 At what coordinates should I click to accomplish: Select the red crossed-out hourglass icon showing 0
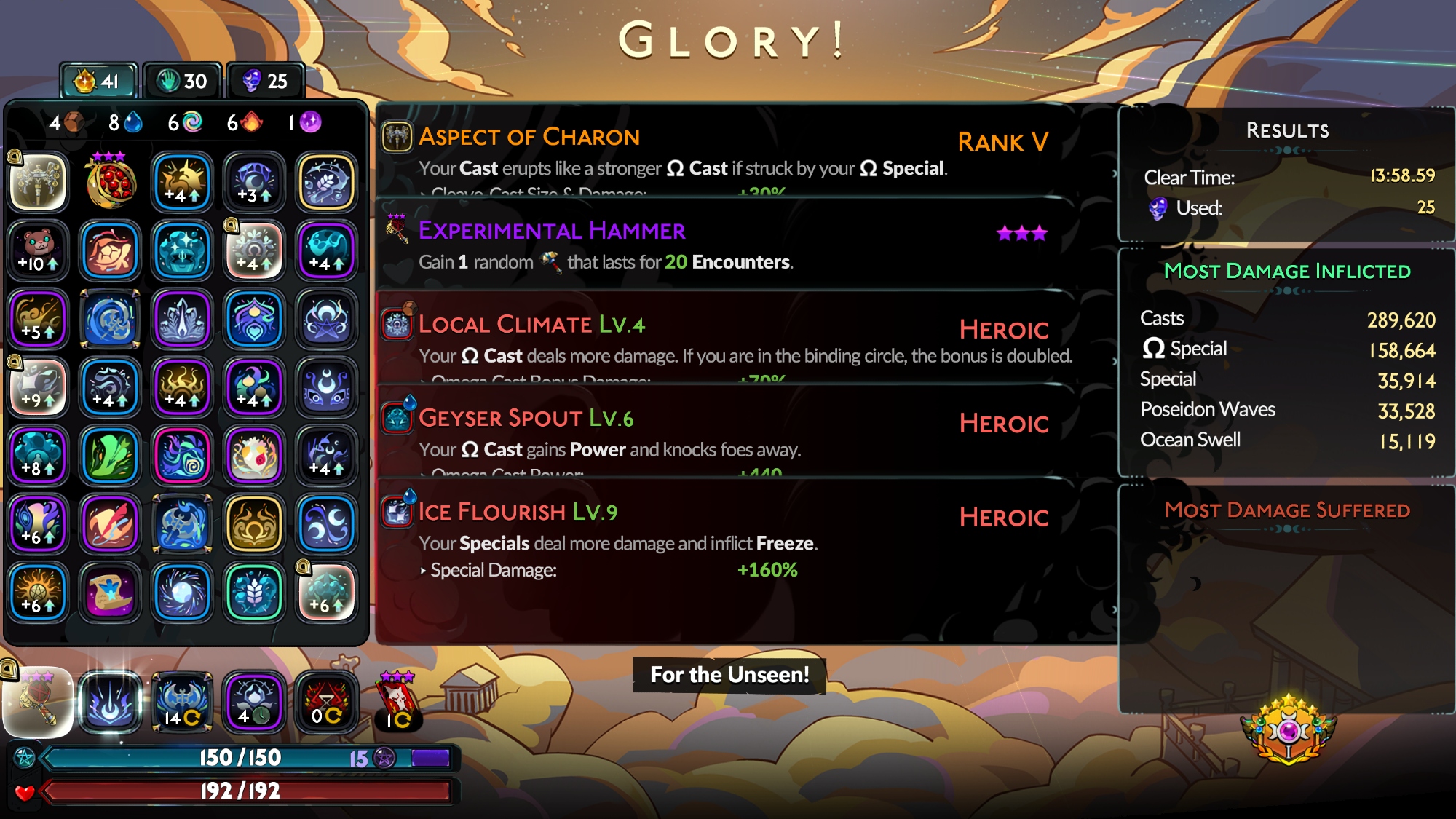pos(326,703)
